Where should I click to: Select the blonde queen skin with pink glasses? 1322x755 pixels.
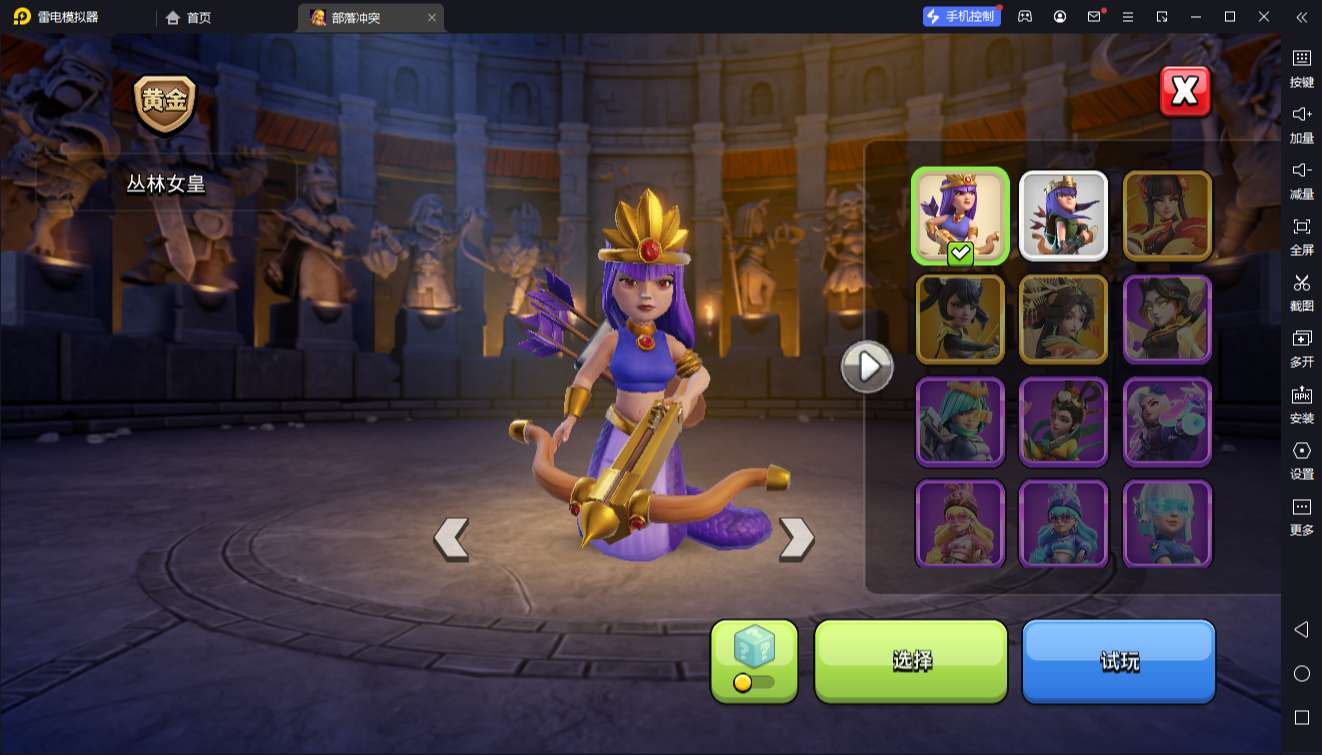coord(960,523)
